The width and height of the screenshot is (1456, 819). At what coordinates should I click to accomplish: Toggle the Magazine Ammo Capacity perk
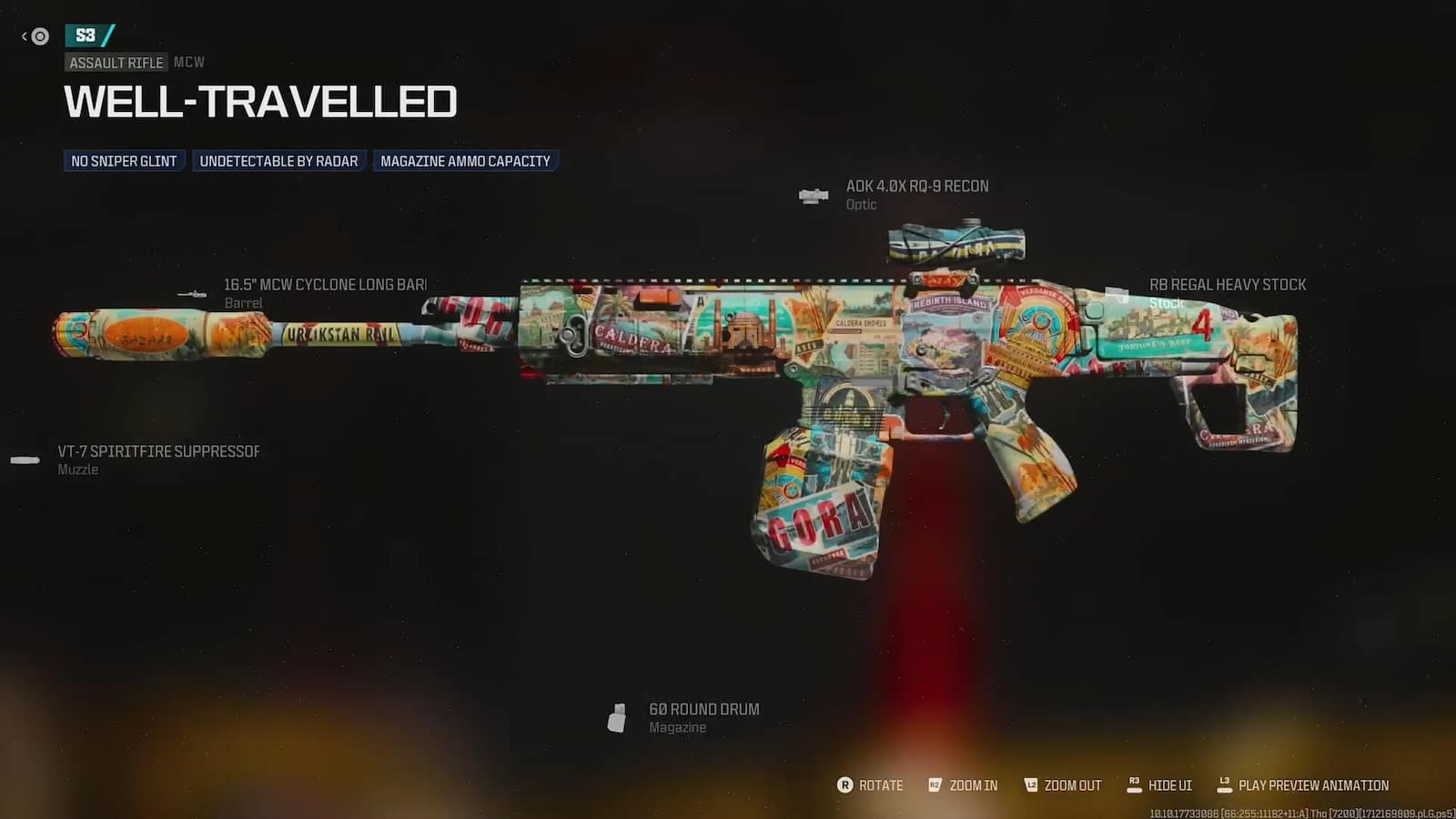[467, 160]
